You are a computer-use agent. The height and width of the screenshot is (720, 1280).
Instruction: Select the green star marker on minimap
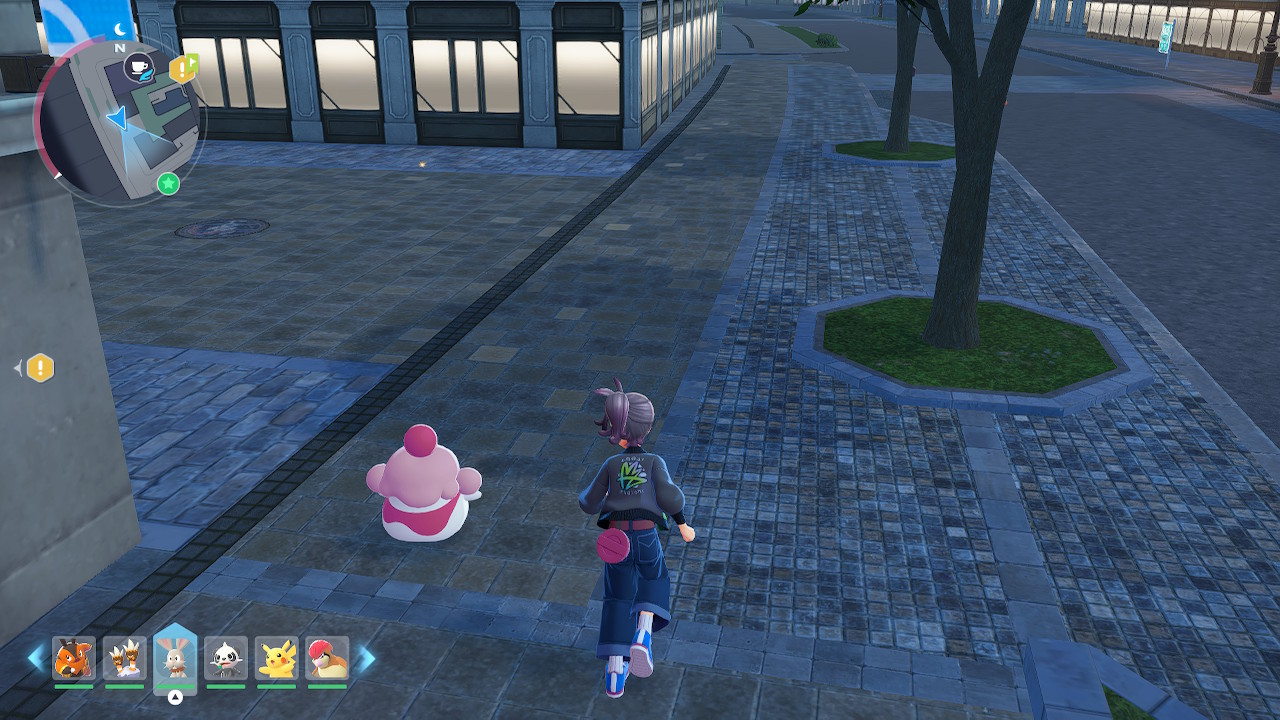tap(168, 183)
